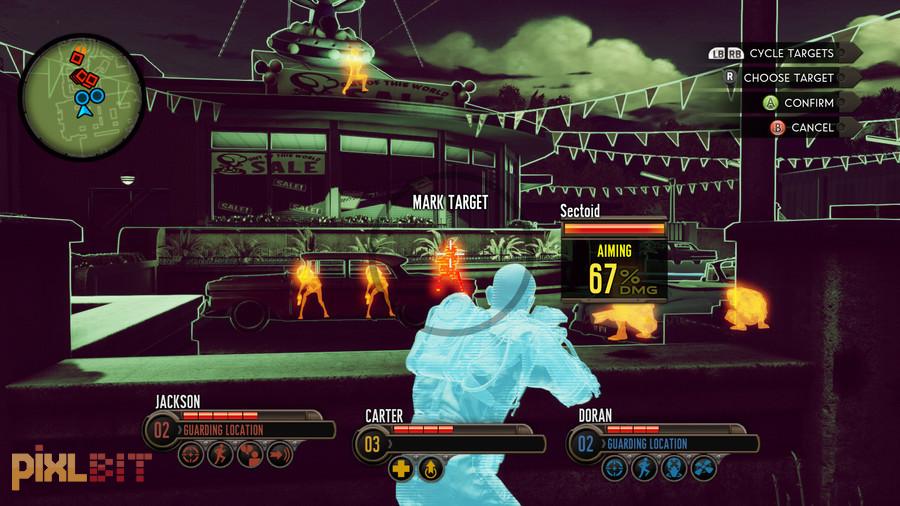This screenshot has height=506, width=900.
Task: Activate Doran's blue crosshair targeting ability
Action: click(x=614, y=468)
